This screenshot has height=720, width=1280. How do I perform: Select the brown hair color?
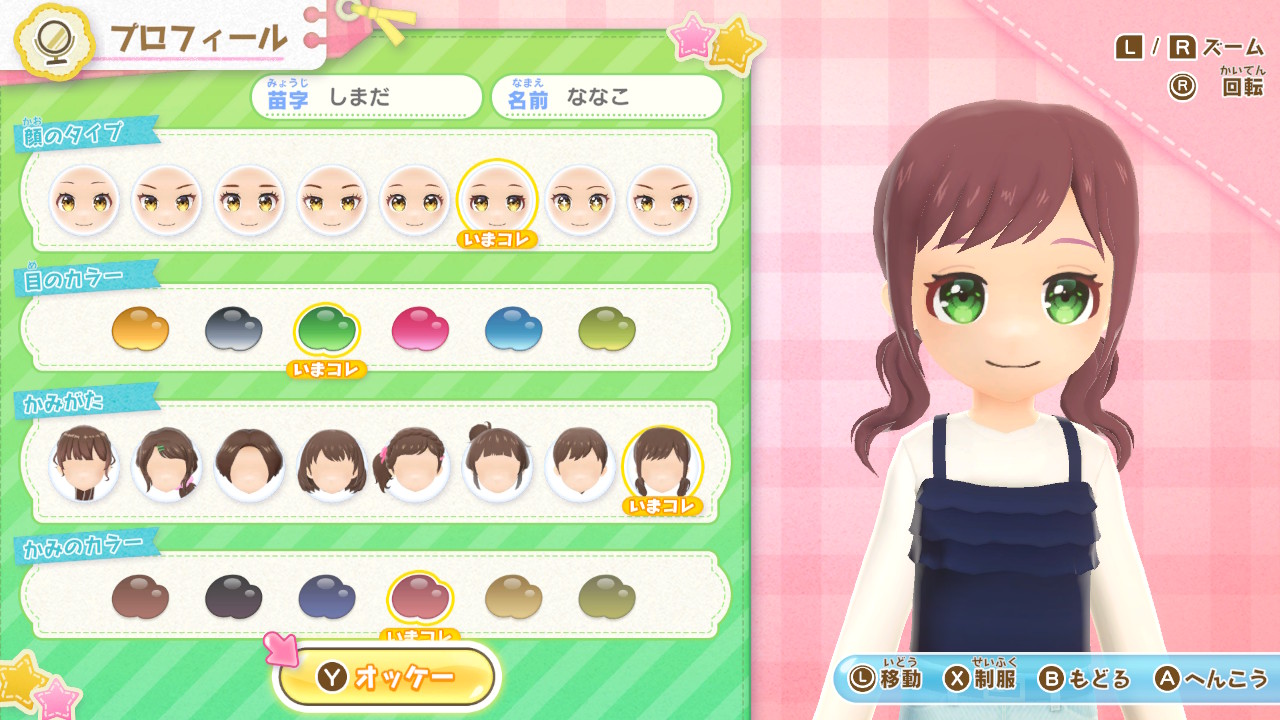click(140, 597)
